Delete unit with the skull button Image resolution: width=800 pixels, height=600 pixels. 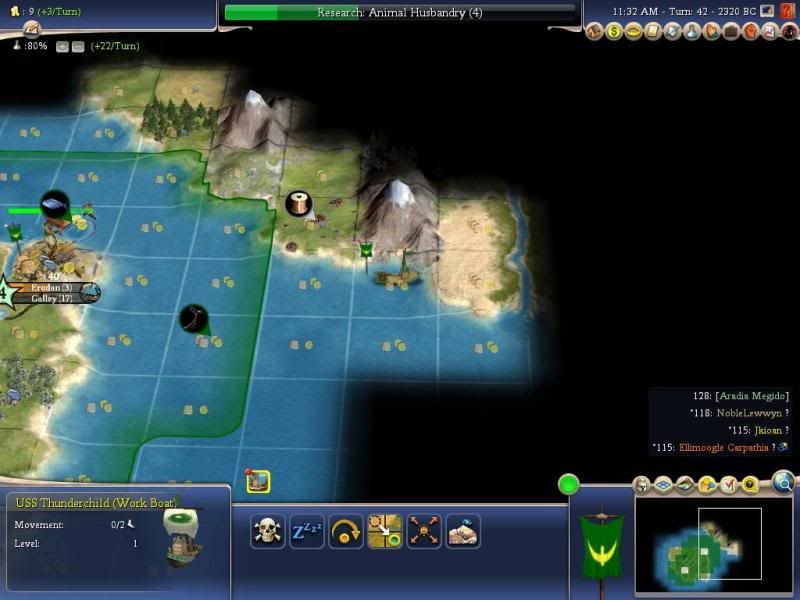[268, 530]
